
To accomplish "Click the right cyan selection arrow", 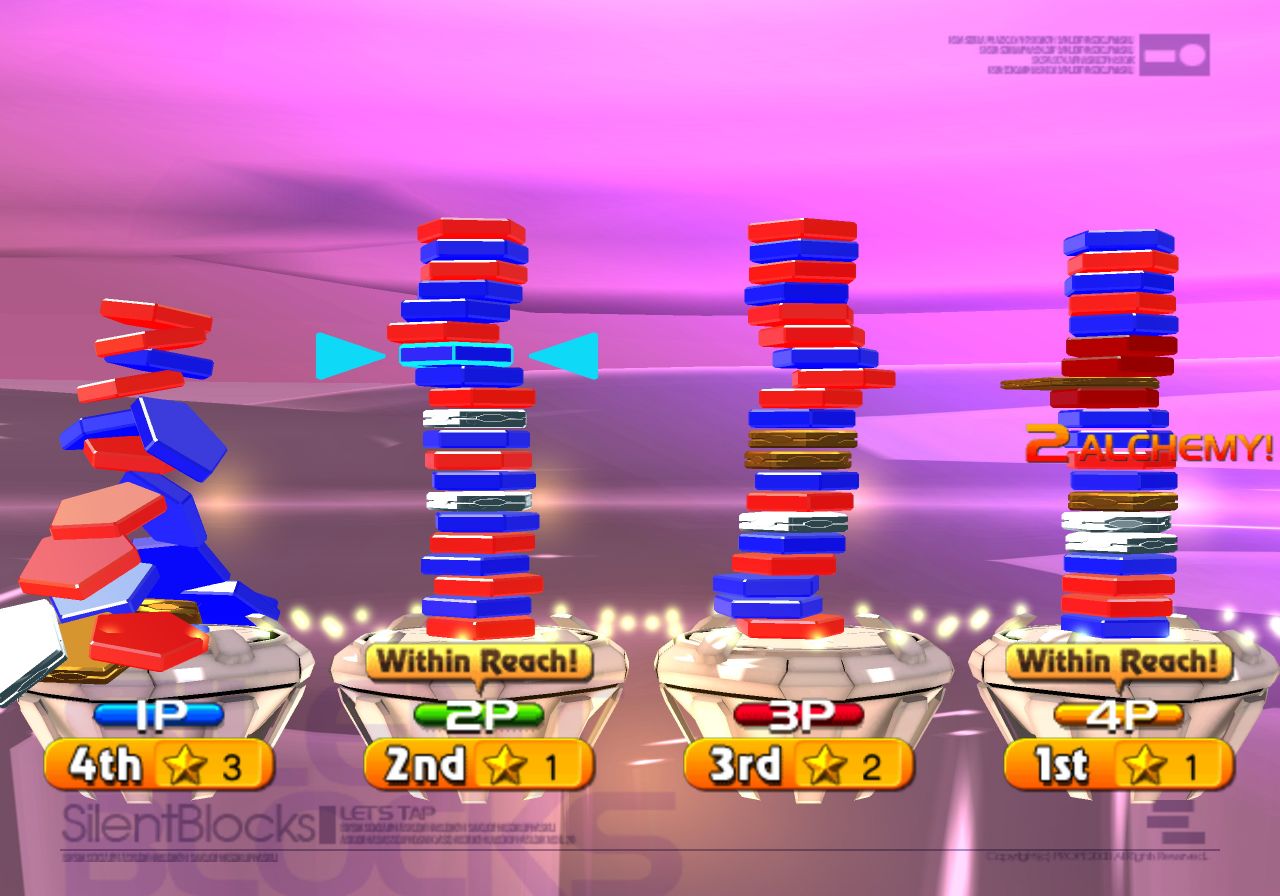I will click(x=566, y=356).
